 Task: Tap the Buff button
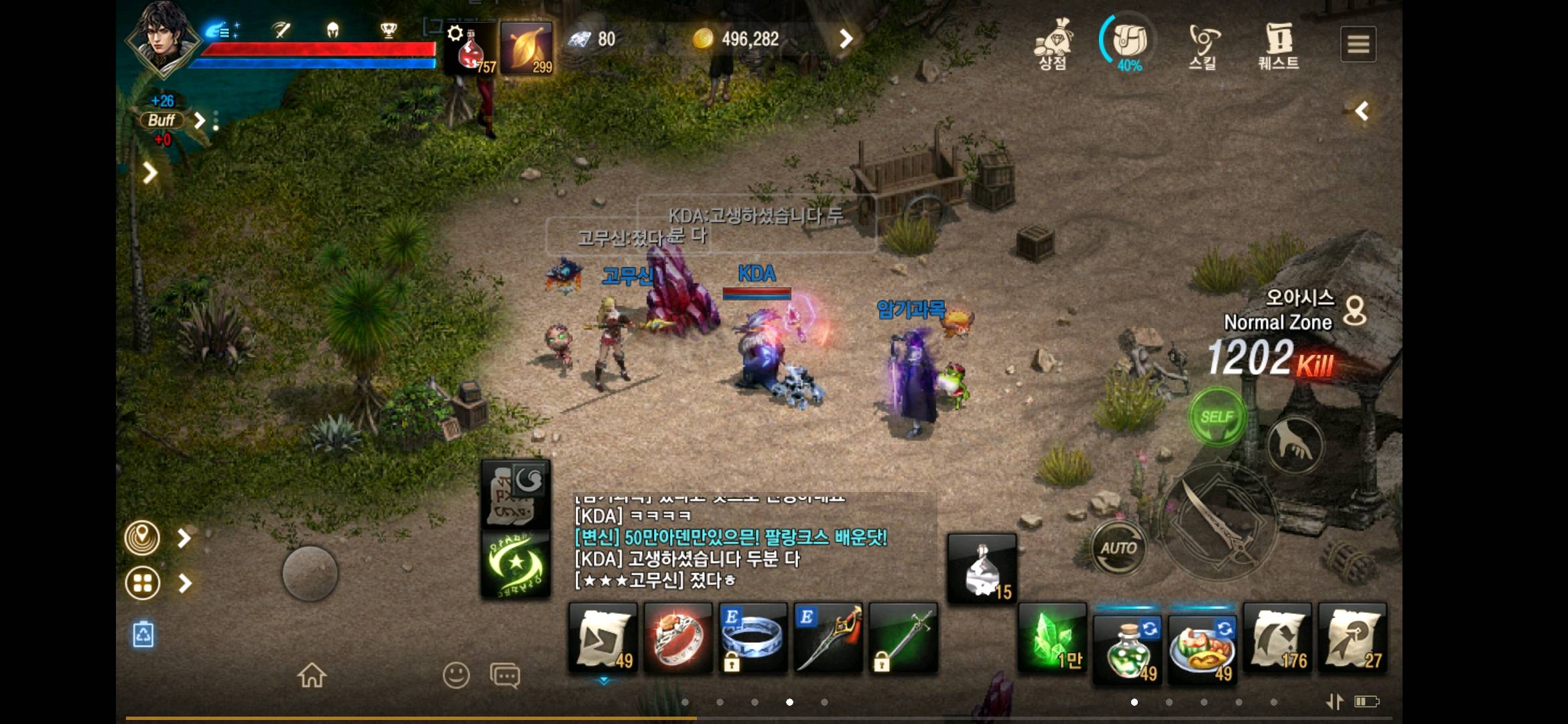coord(163,121)
